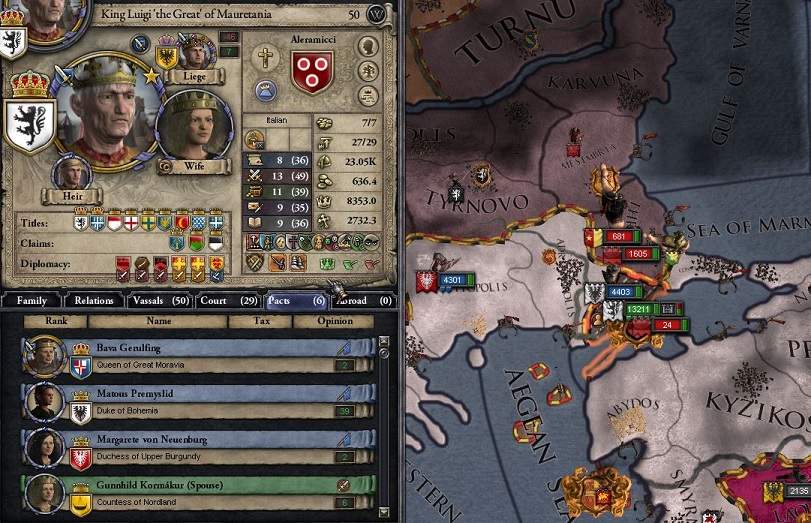Switch to the Court tab
Viewport: 811px width, 523px height.
[x=229, y=300]
